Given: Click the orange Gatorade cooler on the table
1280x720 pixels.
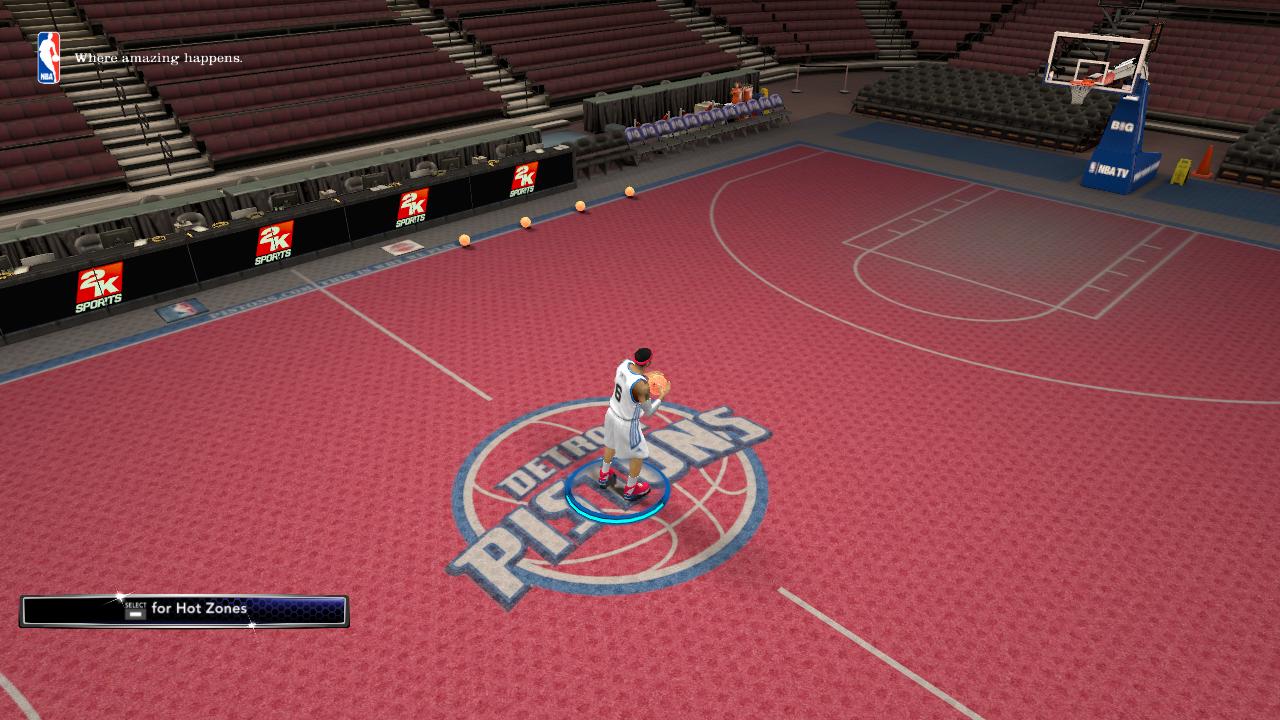Looking at the screenshot, I should (736, 91).
